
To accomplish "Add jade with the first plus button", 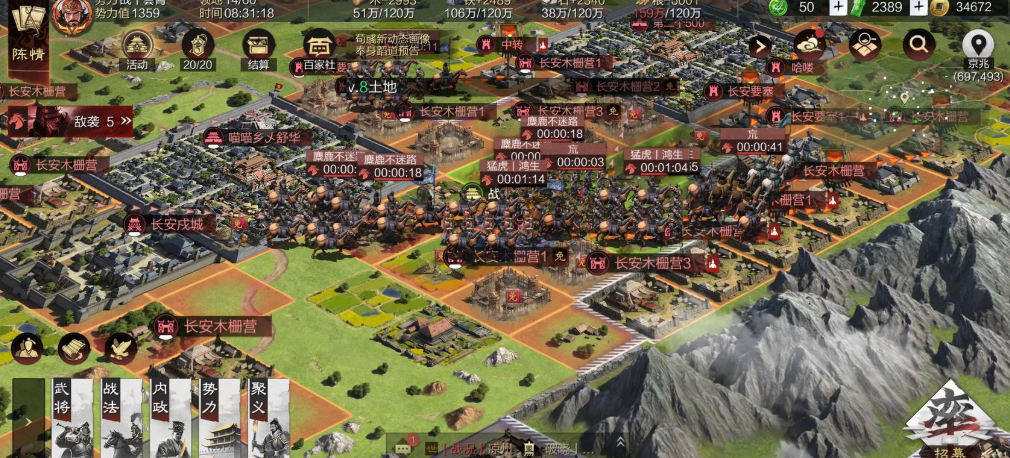I will (838, 7).
